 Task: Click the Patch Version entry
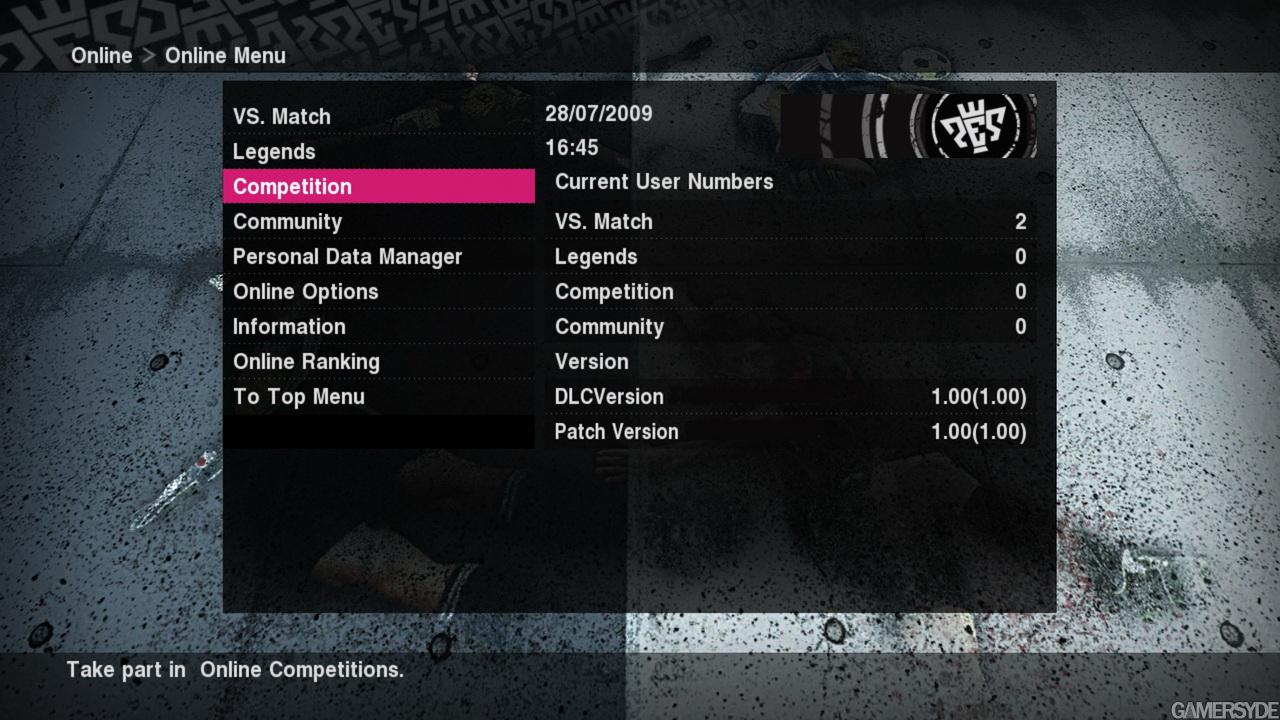700,431
